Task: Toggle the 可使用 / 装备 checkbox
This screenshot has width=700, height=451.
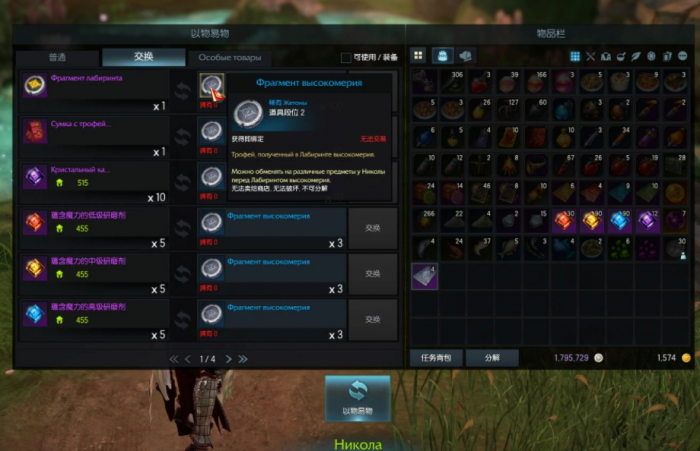Action: (346, 58)
